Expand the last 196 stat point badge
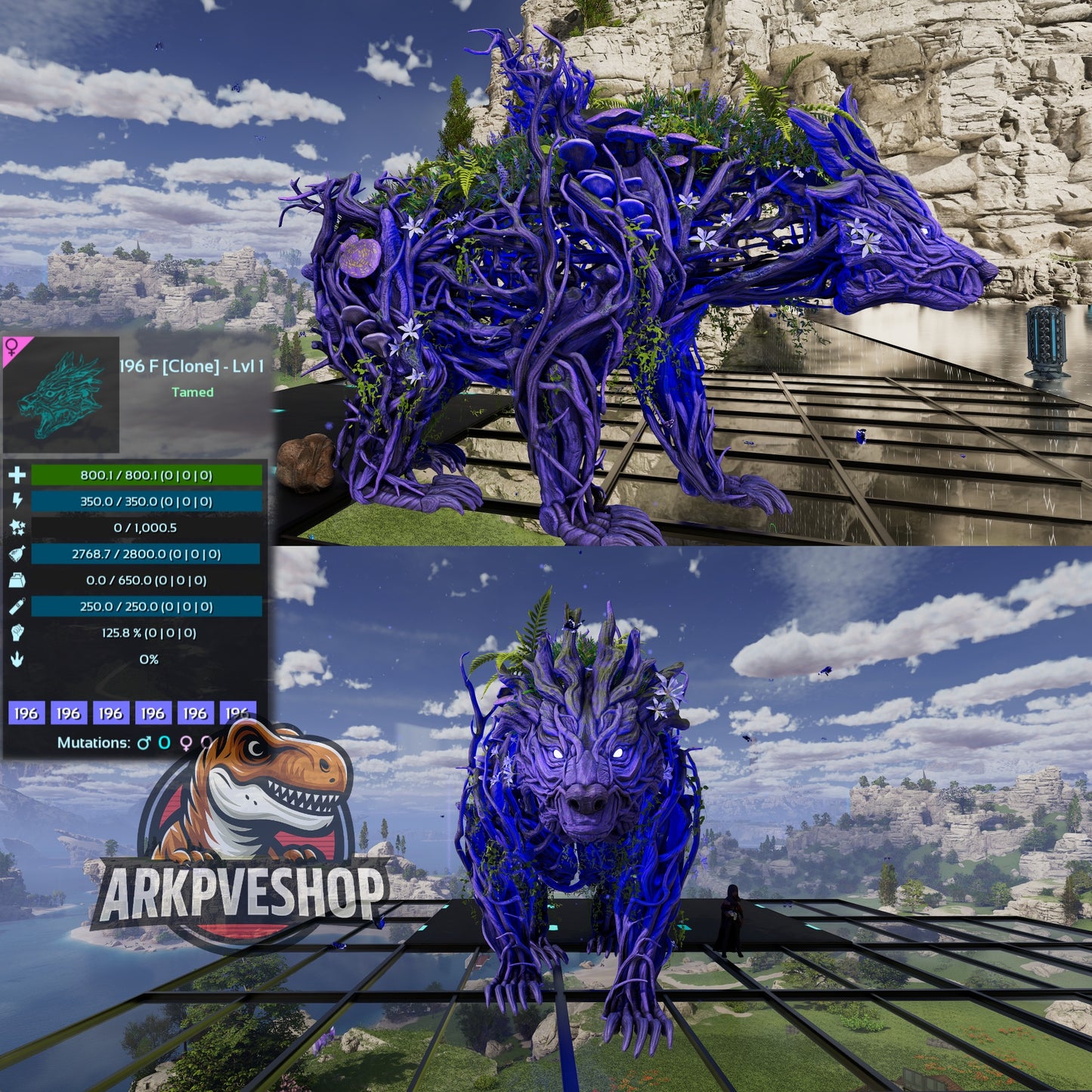Screen dimensions: 1092x1092 point(237,711)
